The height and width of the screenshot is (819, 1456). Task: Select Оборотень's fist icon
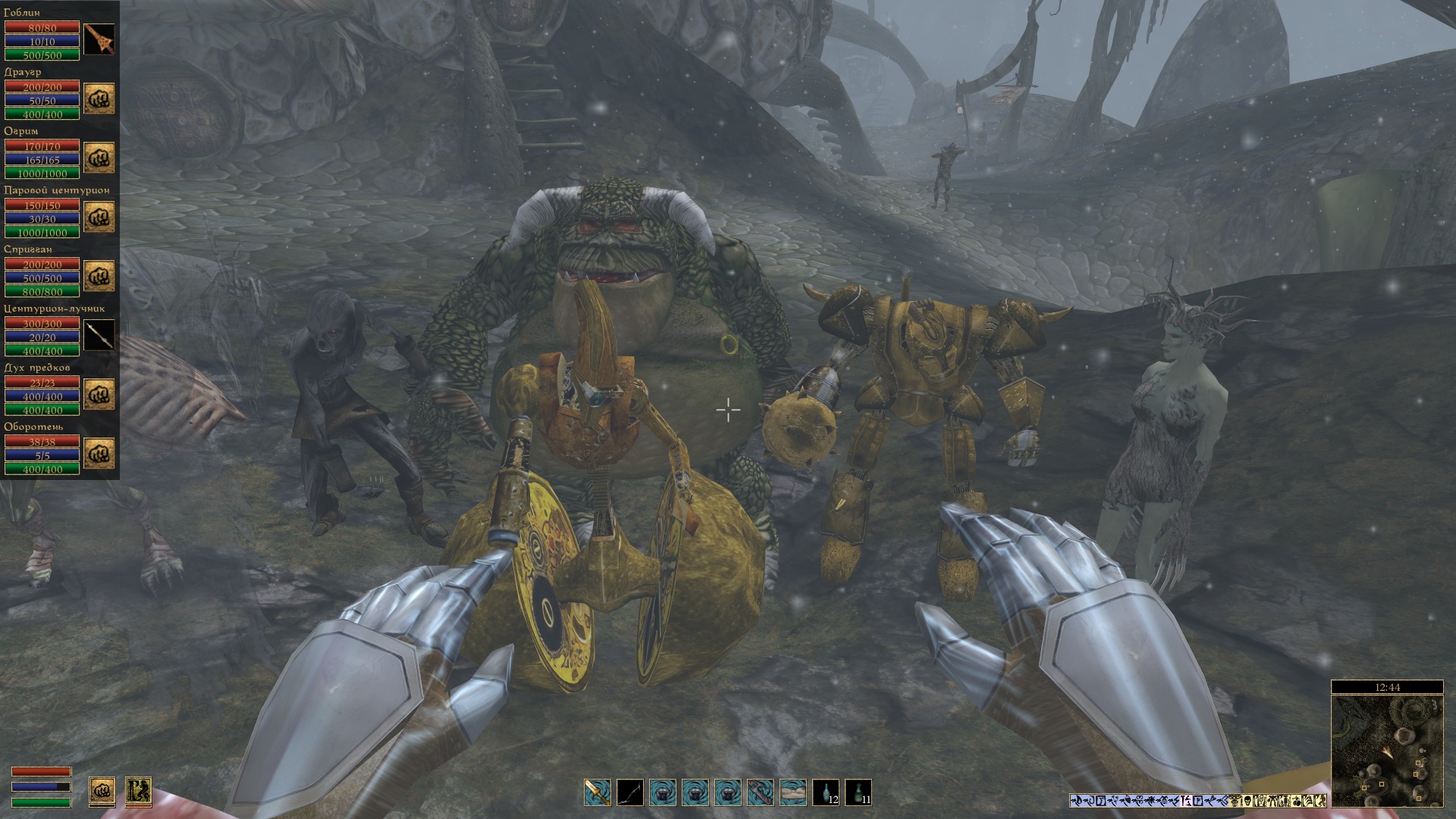click(x=99, y=453)
